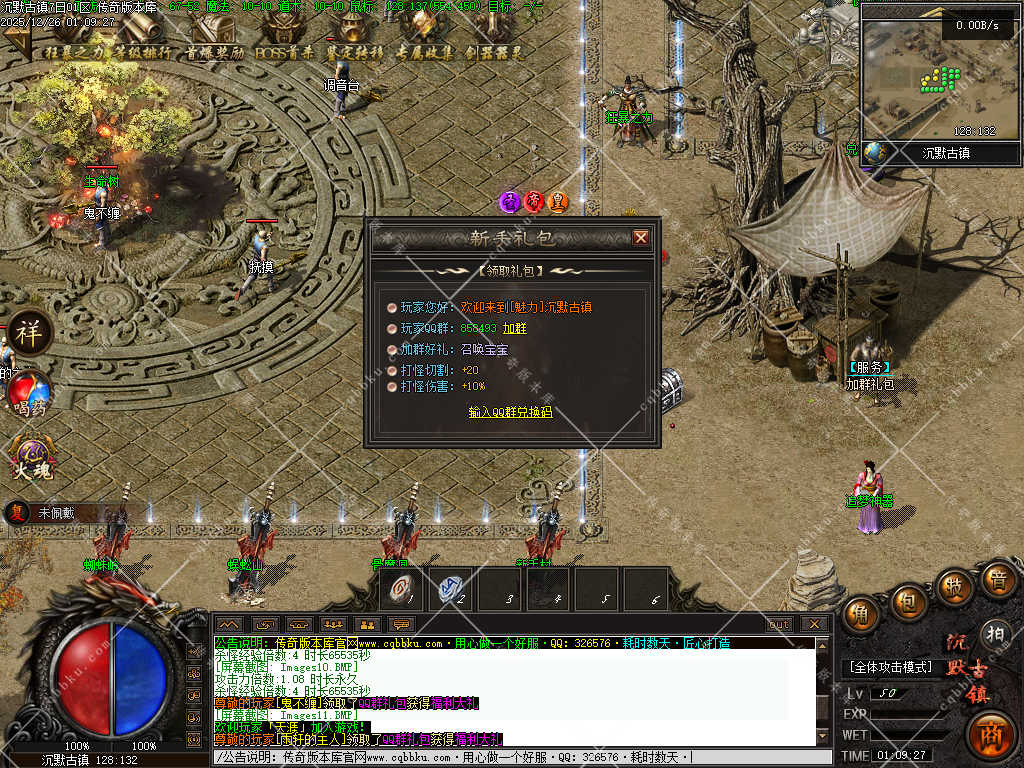Open the BOSS首杀 first-kill menu

click(284, 40)
